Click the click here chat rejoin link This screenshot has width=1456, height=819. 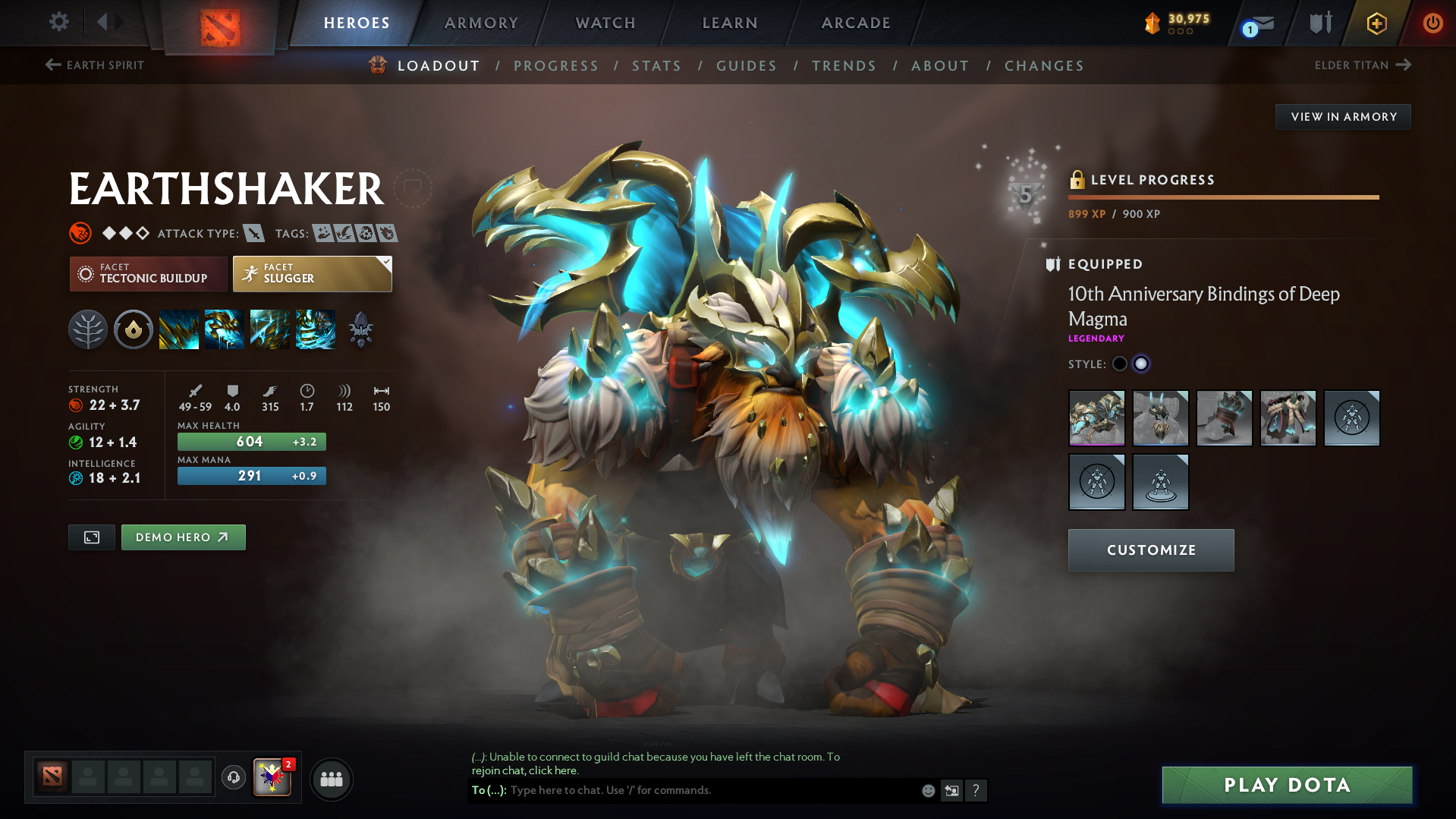[x=554, y=770]
